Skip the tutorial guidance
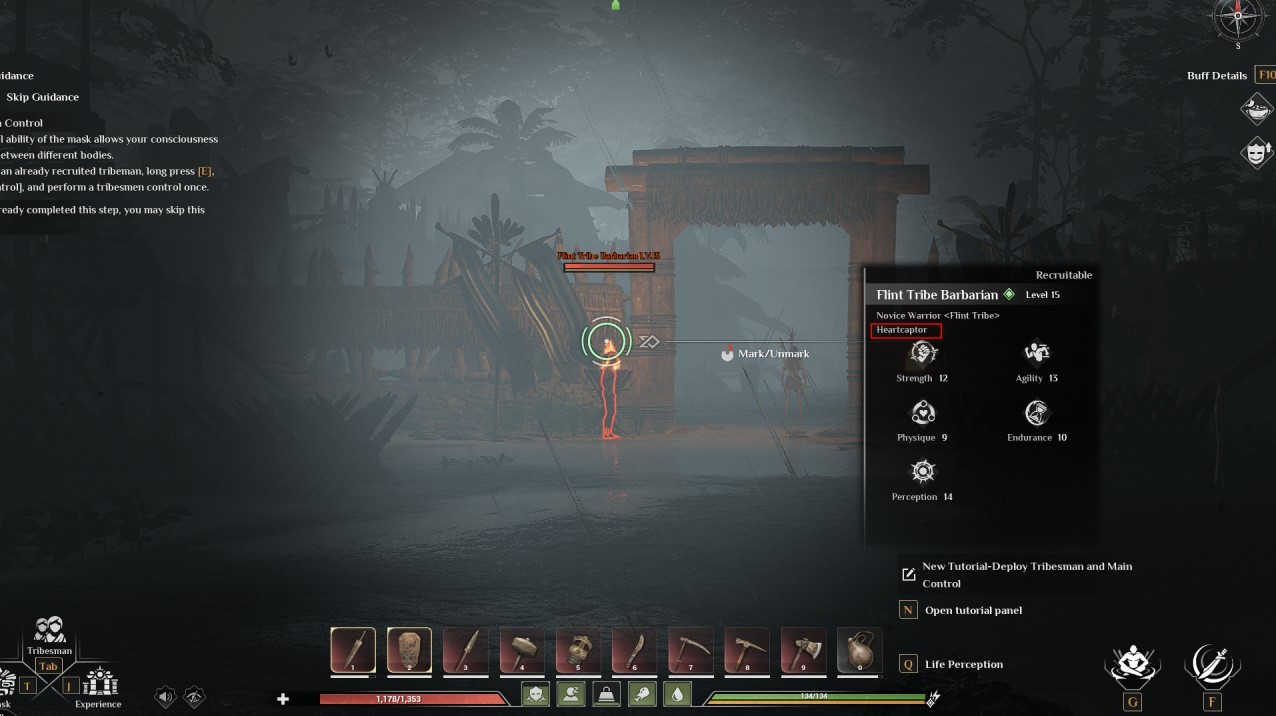 coord(42,97)
